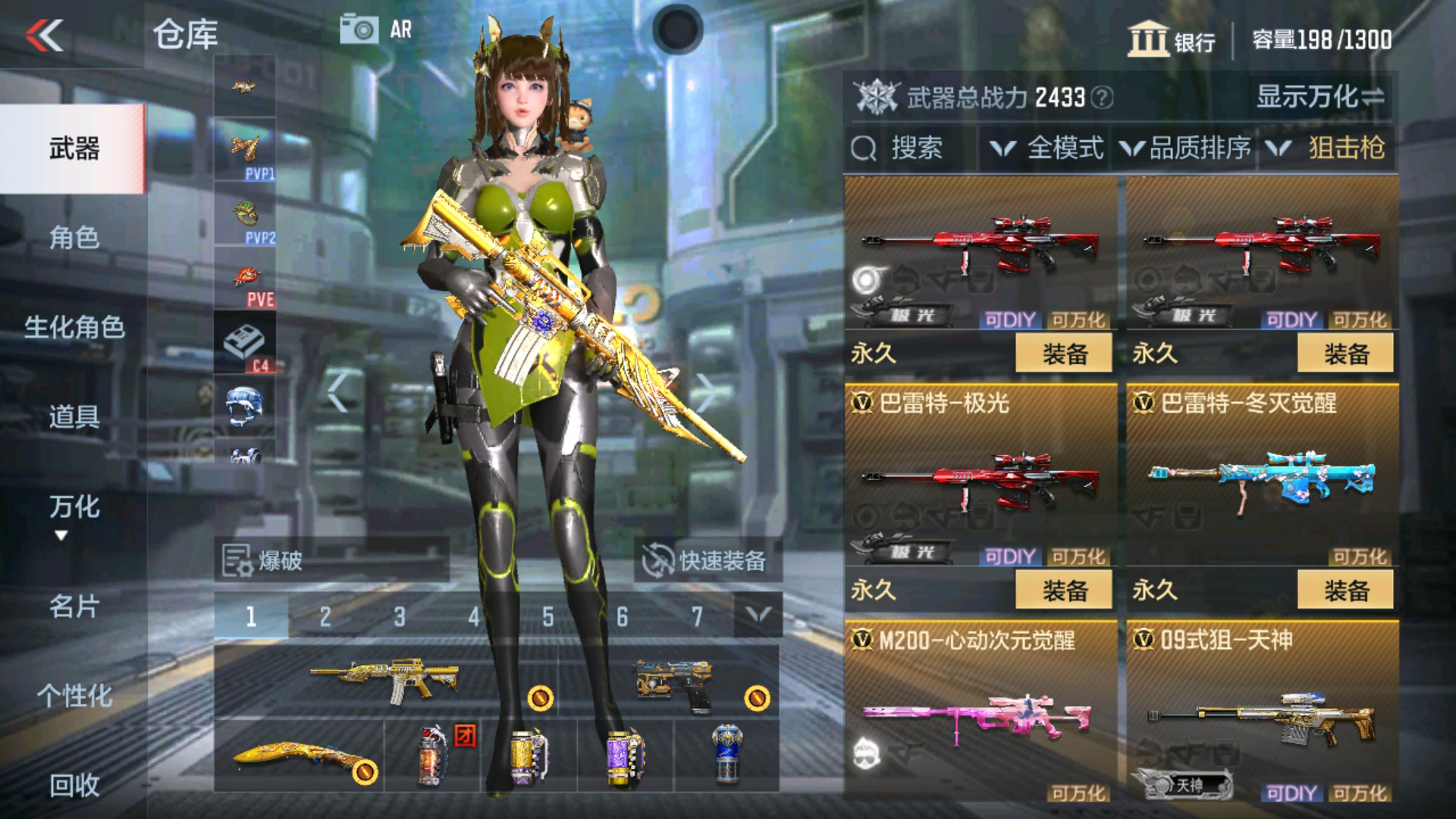Toggle the 显示万化 switch
The width and height of the screenshot is (1456, 819).
tap(1323, 97)
